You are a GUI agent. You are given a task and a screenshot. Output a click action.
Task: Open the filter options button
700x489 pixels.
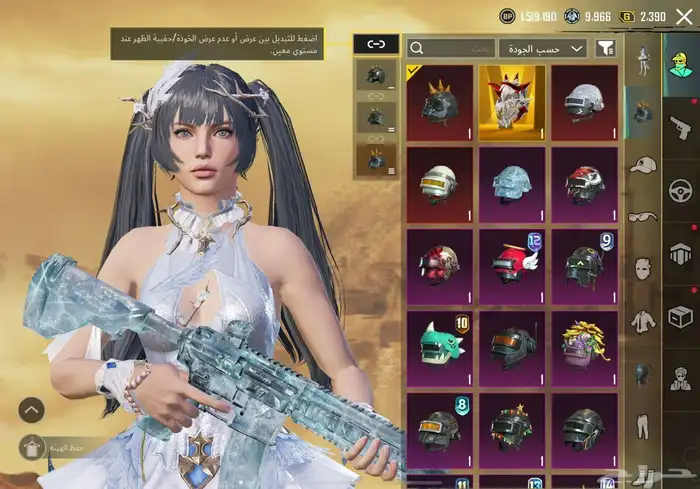[606, 48]
